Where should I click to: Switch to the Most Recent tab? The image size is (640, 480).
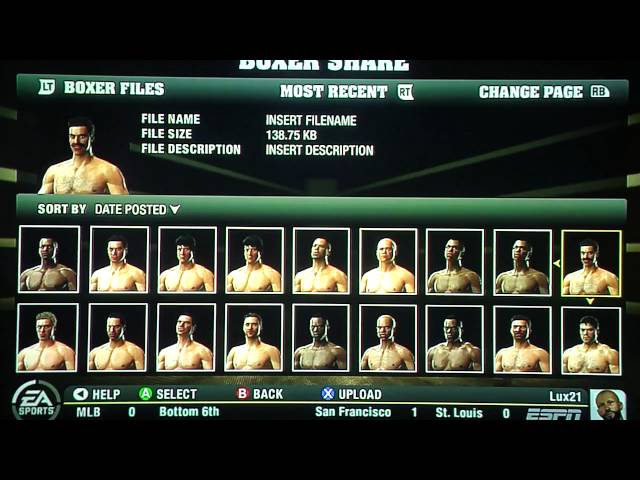[334, 92]
